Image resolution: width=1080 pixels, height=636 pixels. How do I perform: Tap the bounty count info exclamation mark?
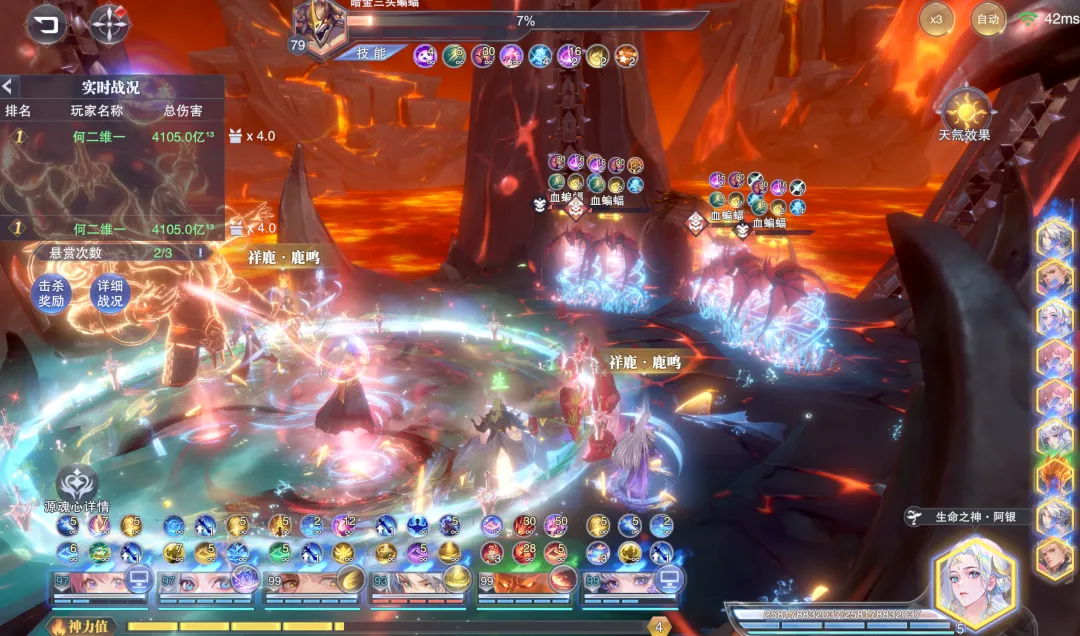click(x=200, y=253)
